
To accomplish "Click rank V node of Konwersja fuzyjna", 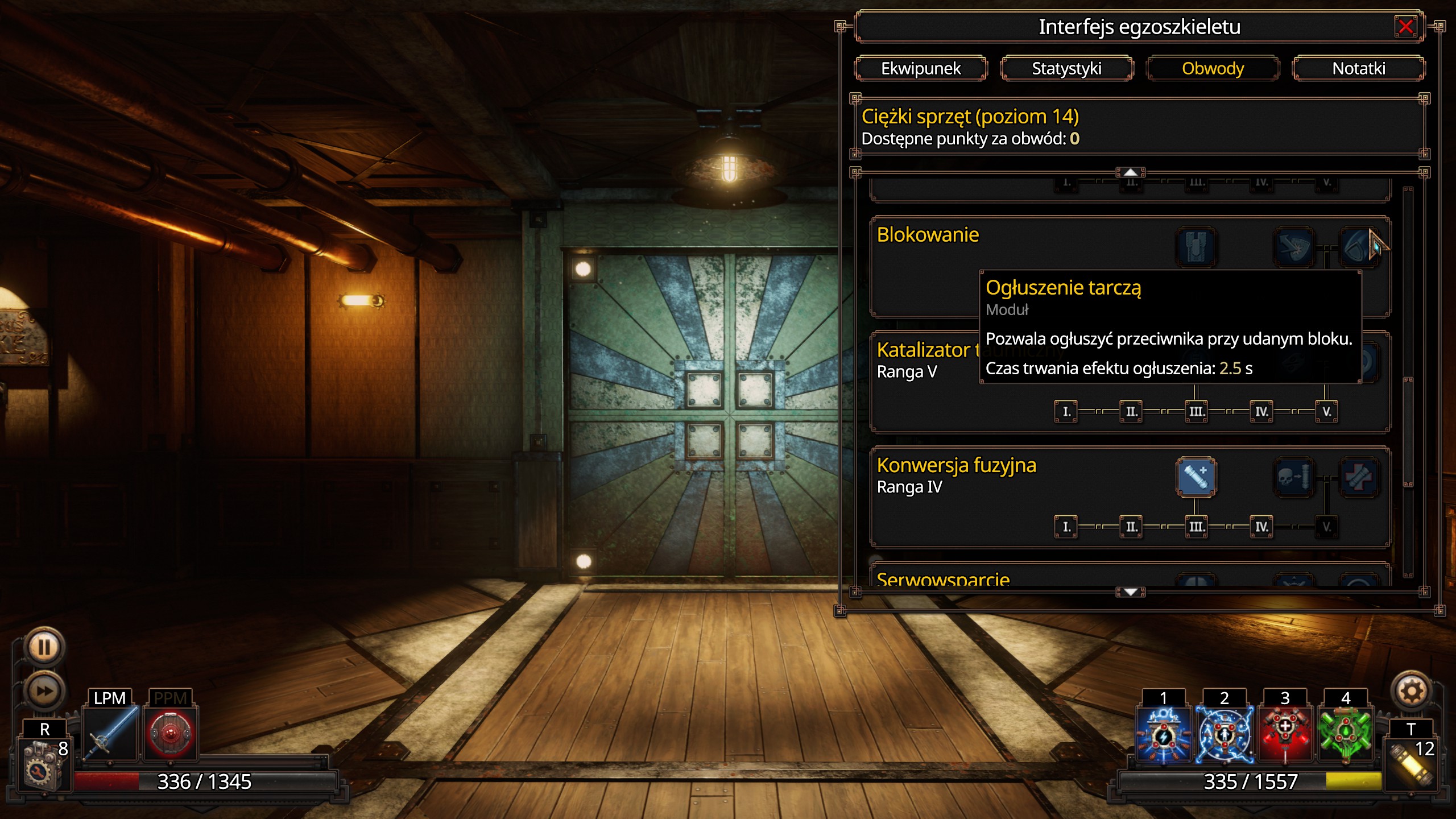I will (1326, 527).
